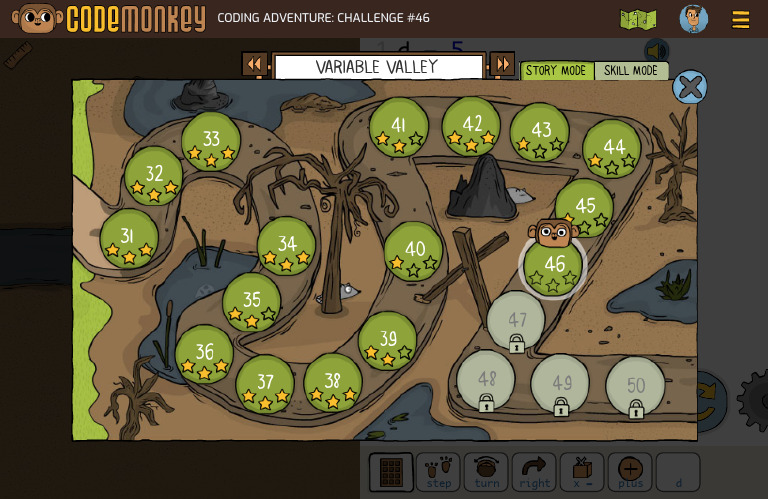Select challenge level 44
The width and height of the screenshot is (768, 499).
[x=613, y=149]
